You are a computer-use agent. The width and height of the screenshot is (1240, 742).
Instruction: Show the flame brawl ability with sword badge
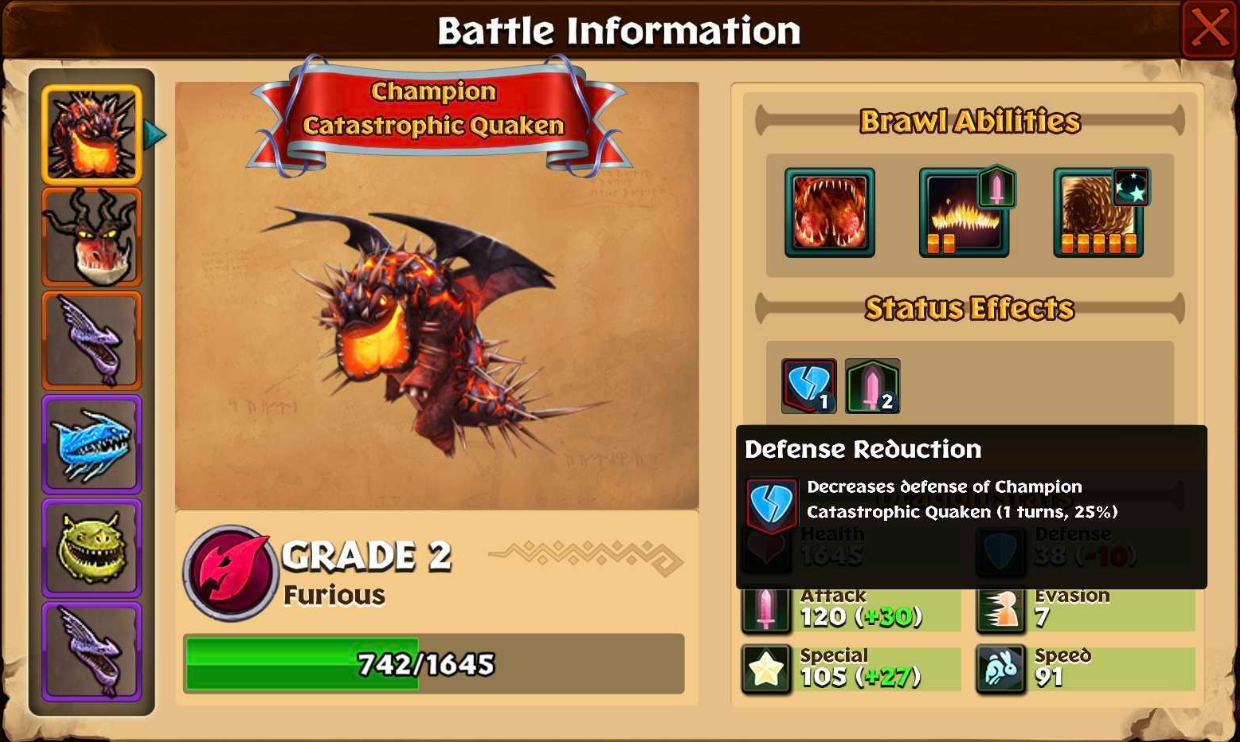[x=964, y=212]
